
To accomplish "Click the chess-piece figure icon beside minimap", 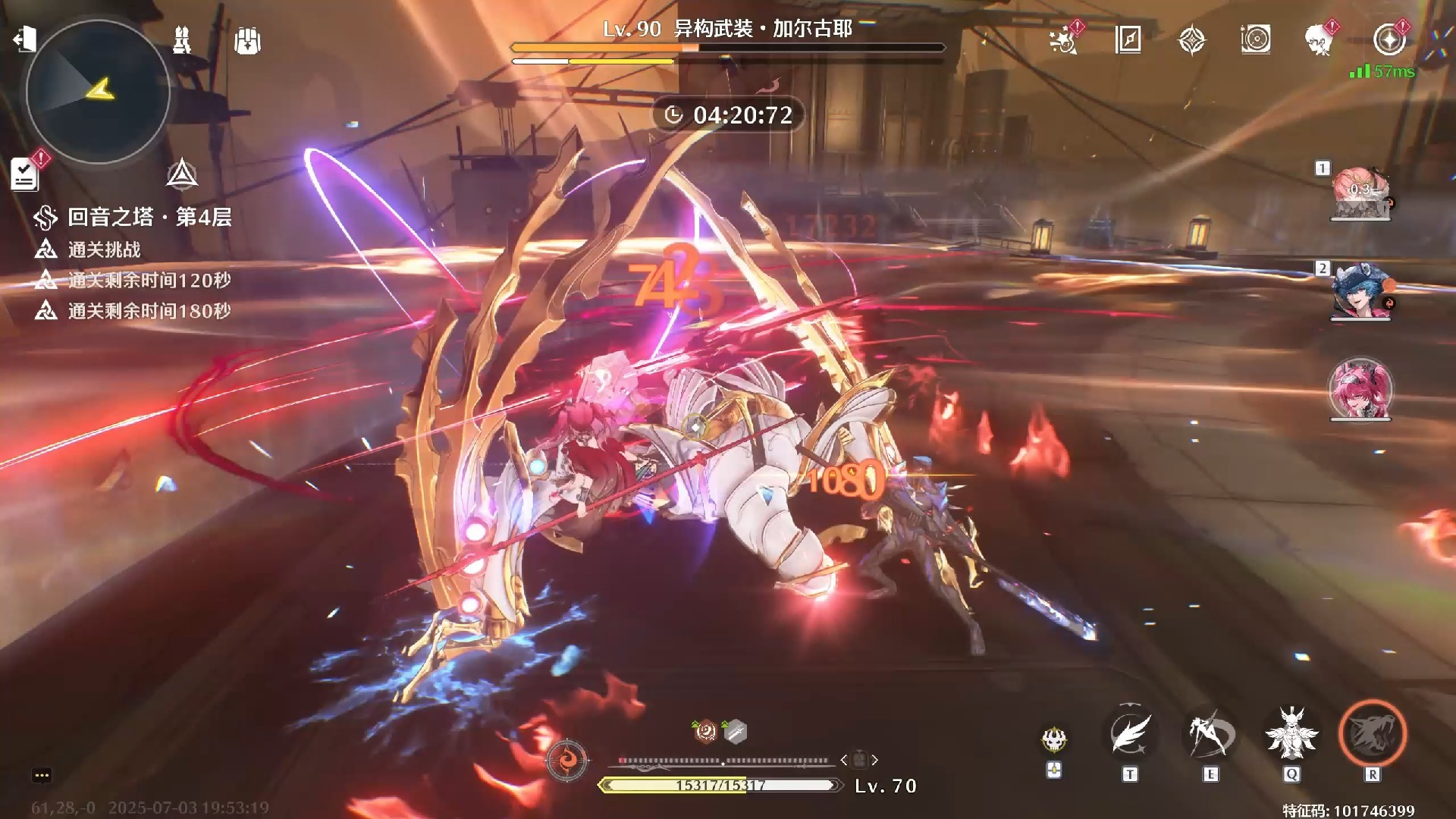I will click(182, 40).
